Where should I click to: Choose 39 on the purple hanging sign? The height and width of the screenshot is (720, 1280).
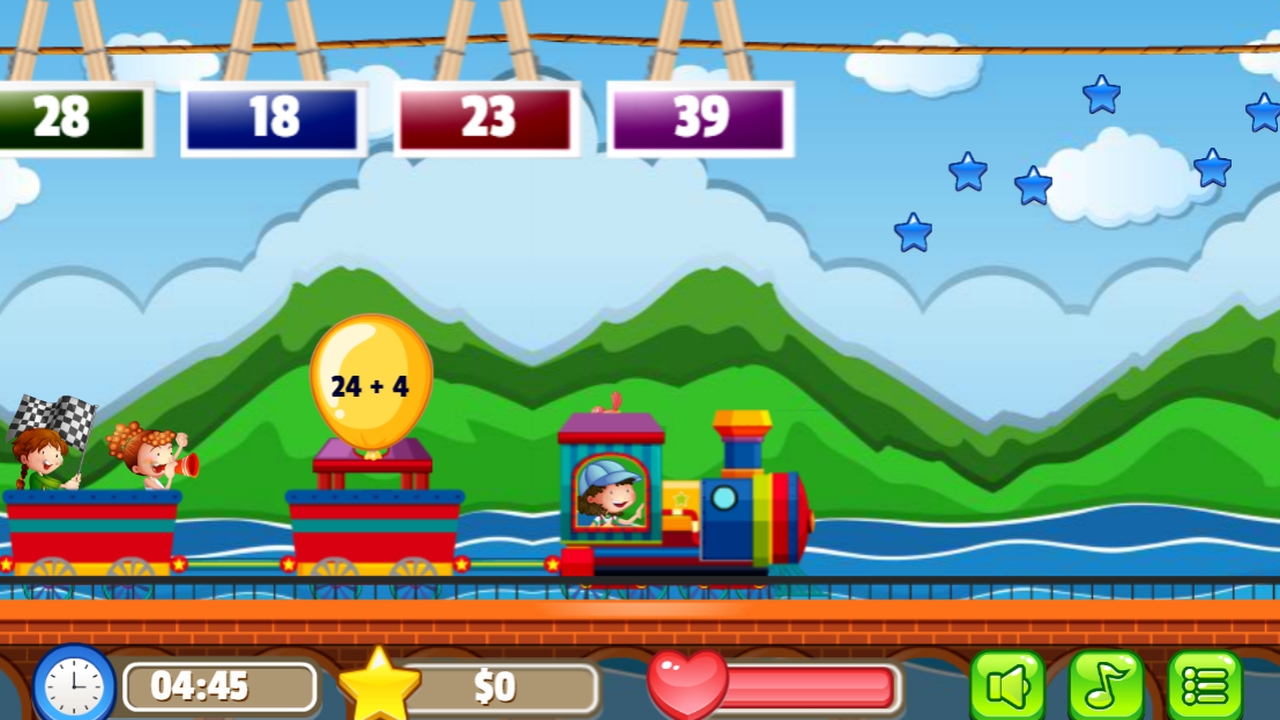tap(700, 117)
